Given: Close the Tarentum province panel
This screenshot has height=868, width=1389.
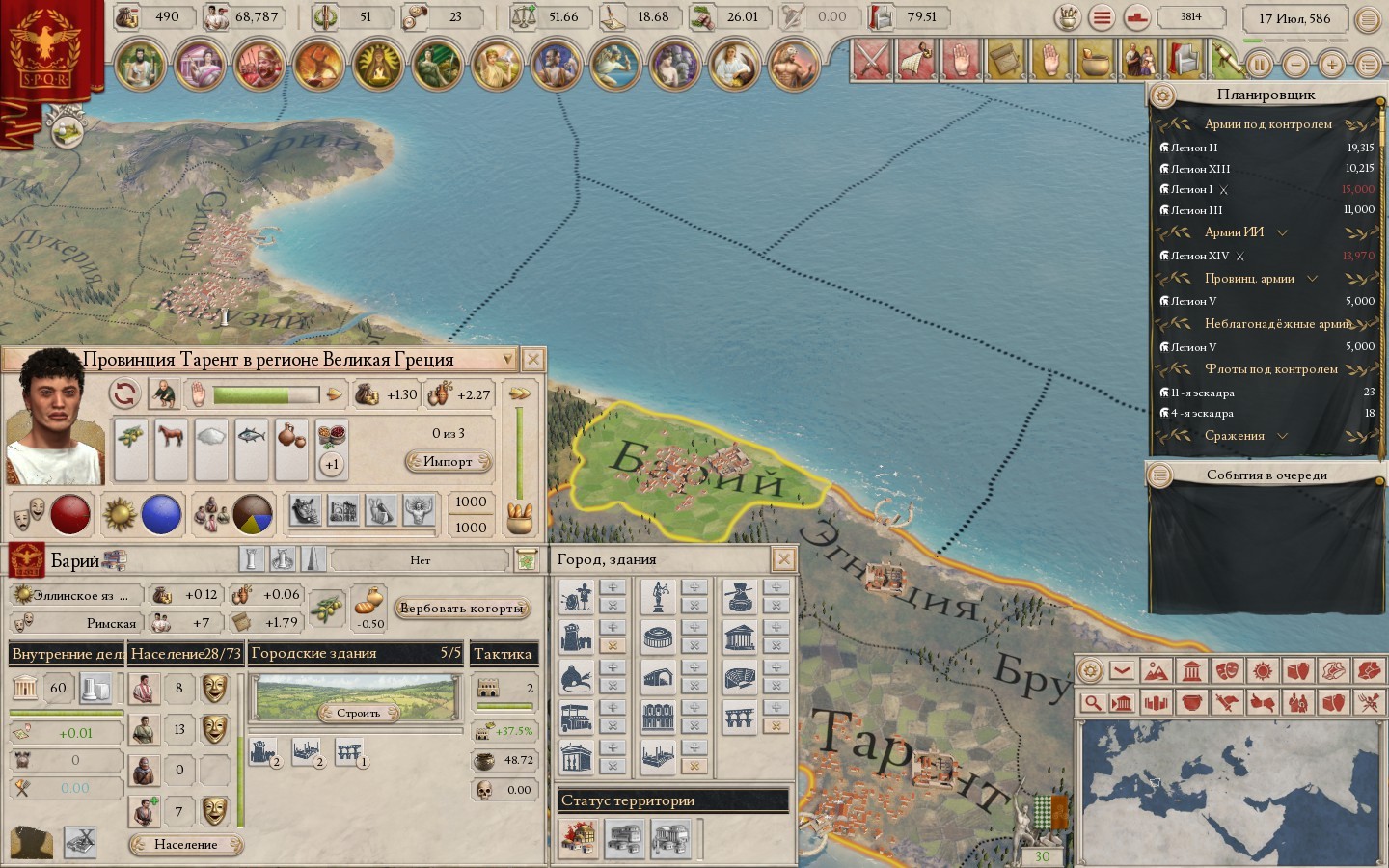Looking at the screenshot, I should 532,360.
